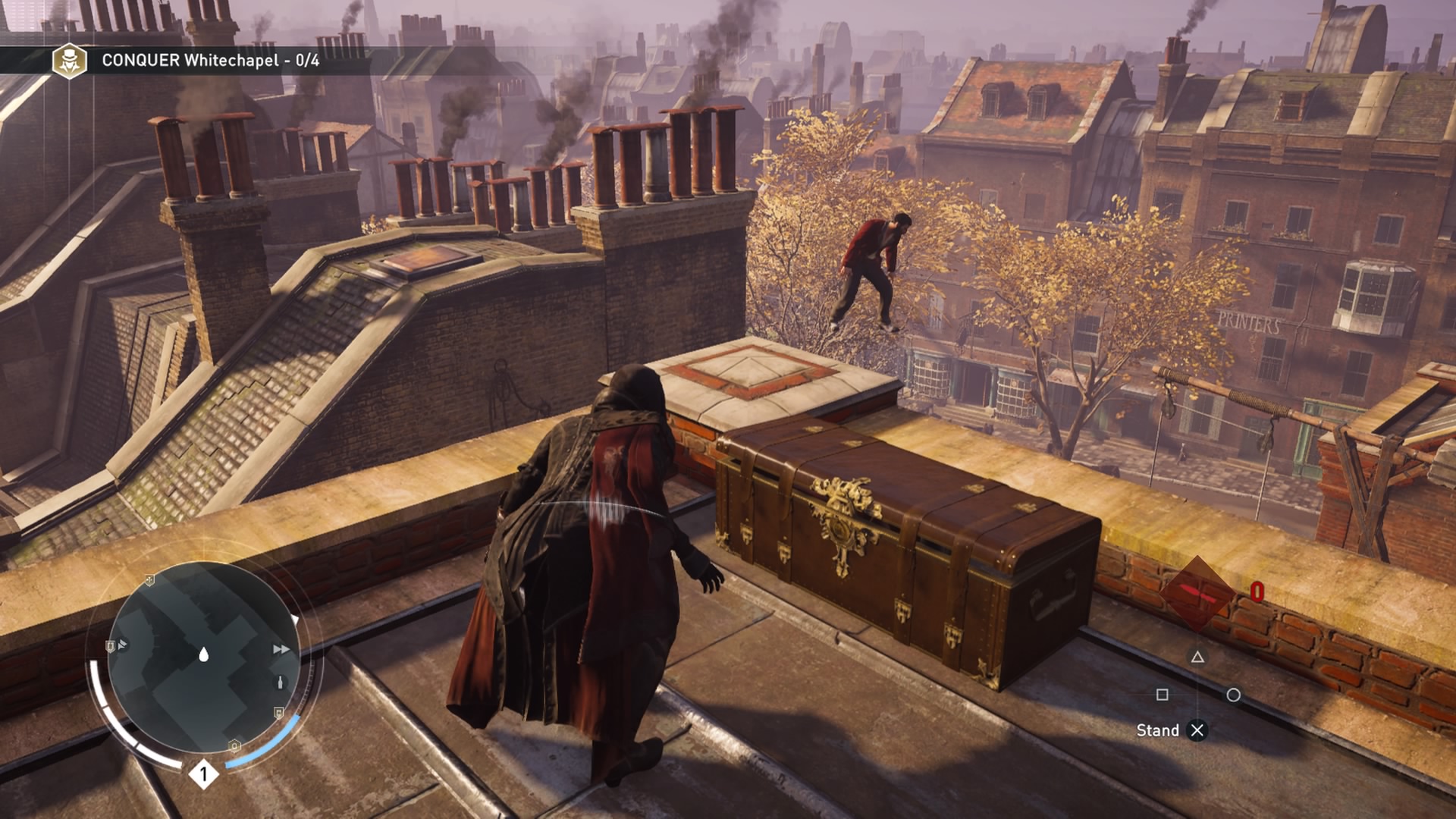Click the white arrow at minimap's right rim

295,618
